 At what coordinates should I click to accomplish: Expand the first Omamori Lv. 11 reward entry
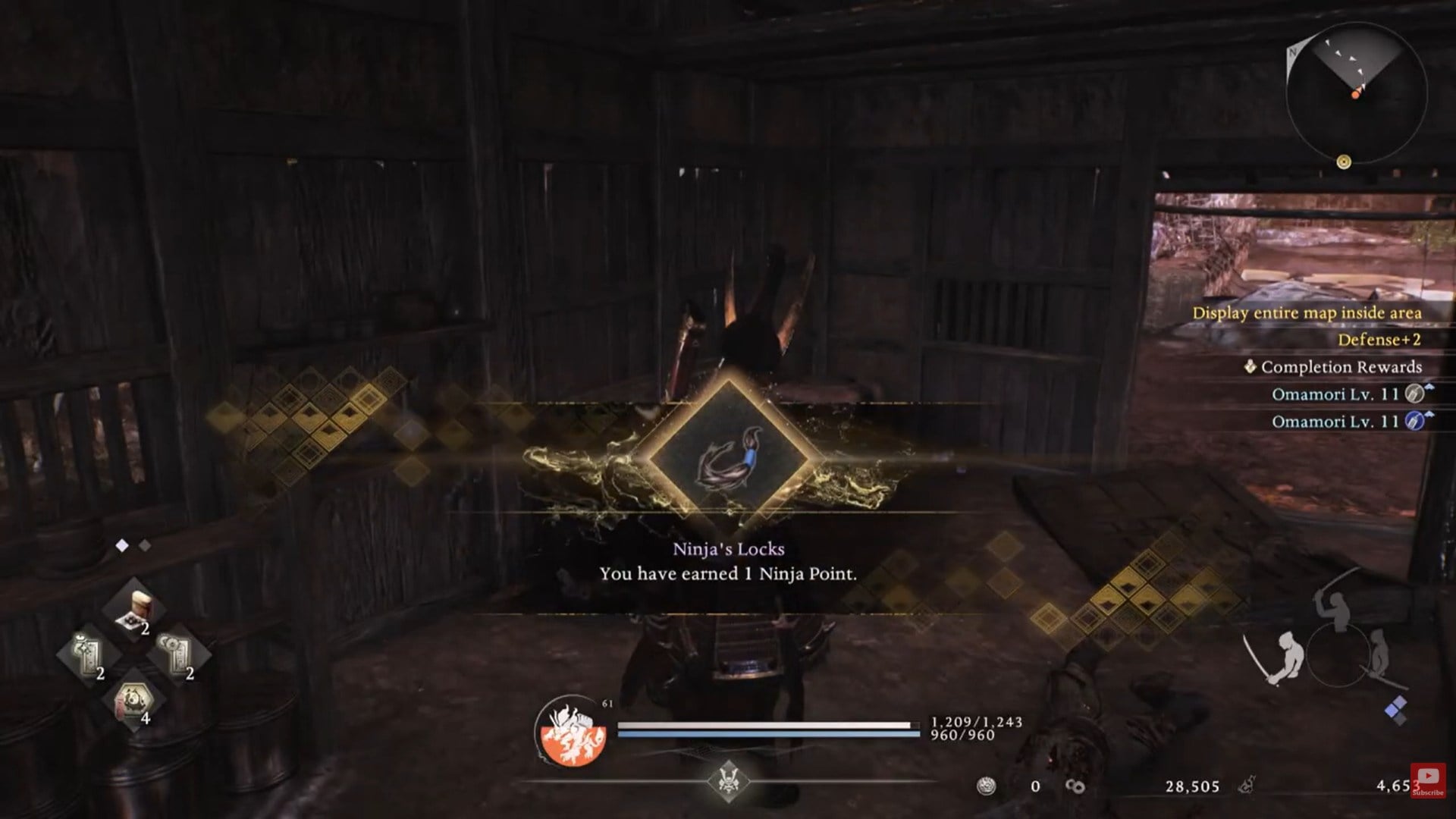click(1335, 395)
